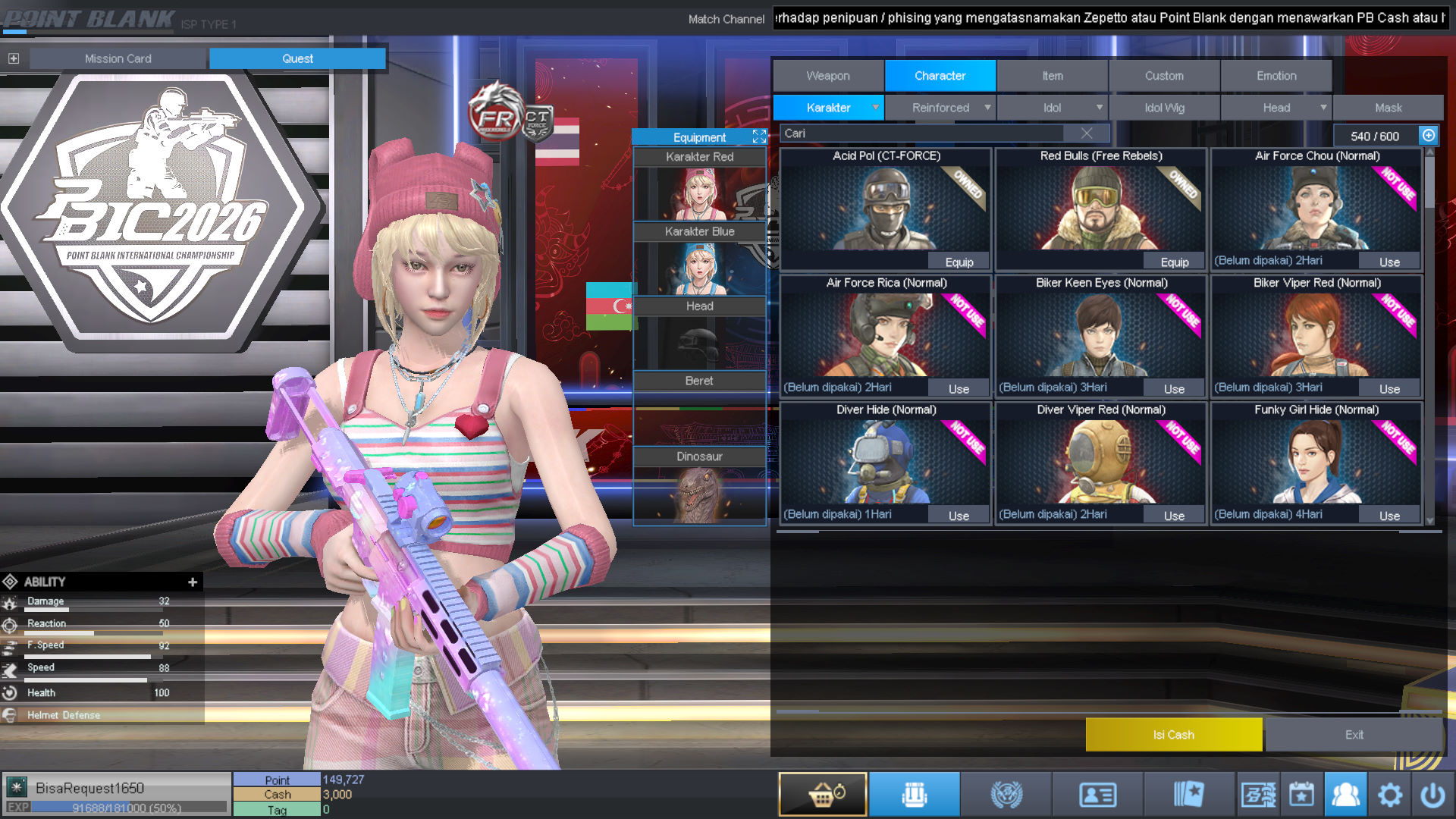Open the Settings gear icon
This screenshot has width=1456, height=819.
click(x=1390, y=794)
